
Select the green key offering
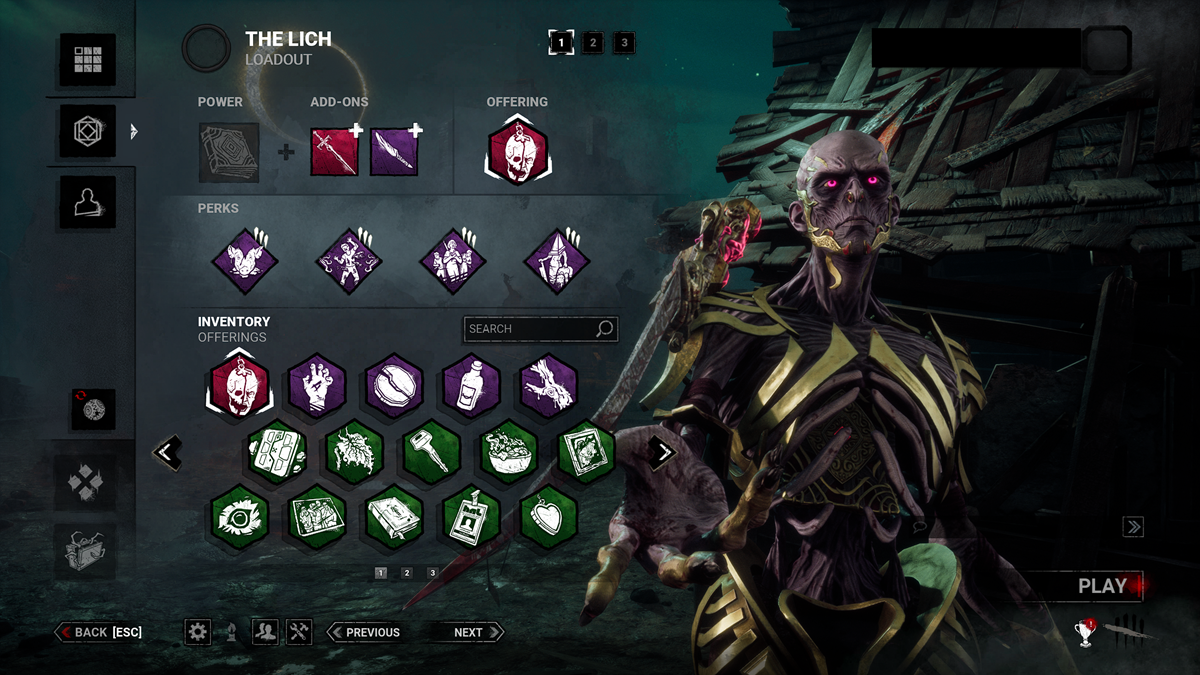coord(432,452)
